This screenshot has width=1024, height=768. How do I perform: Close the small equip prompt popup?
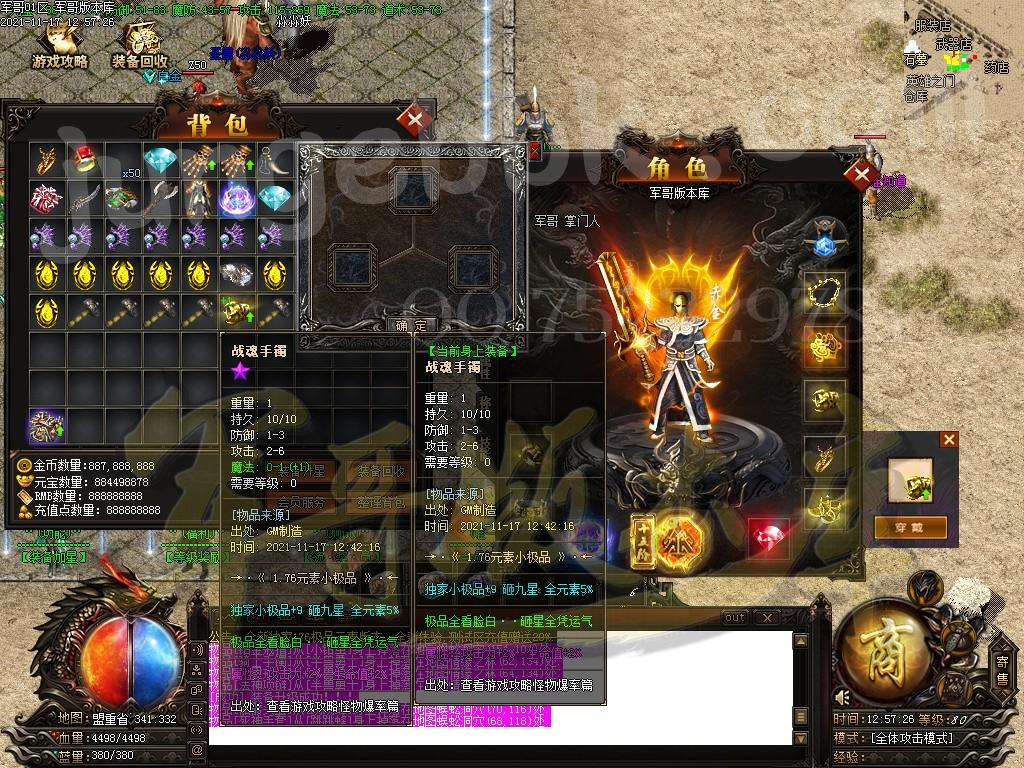tap(949, 439)
